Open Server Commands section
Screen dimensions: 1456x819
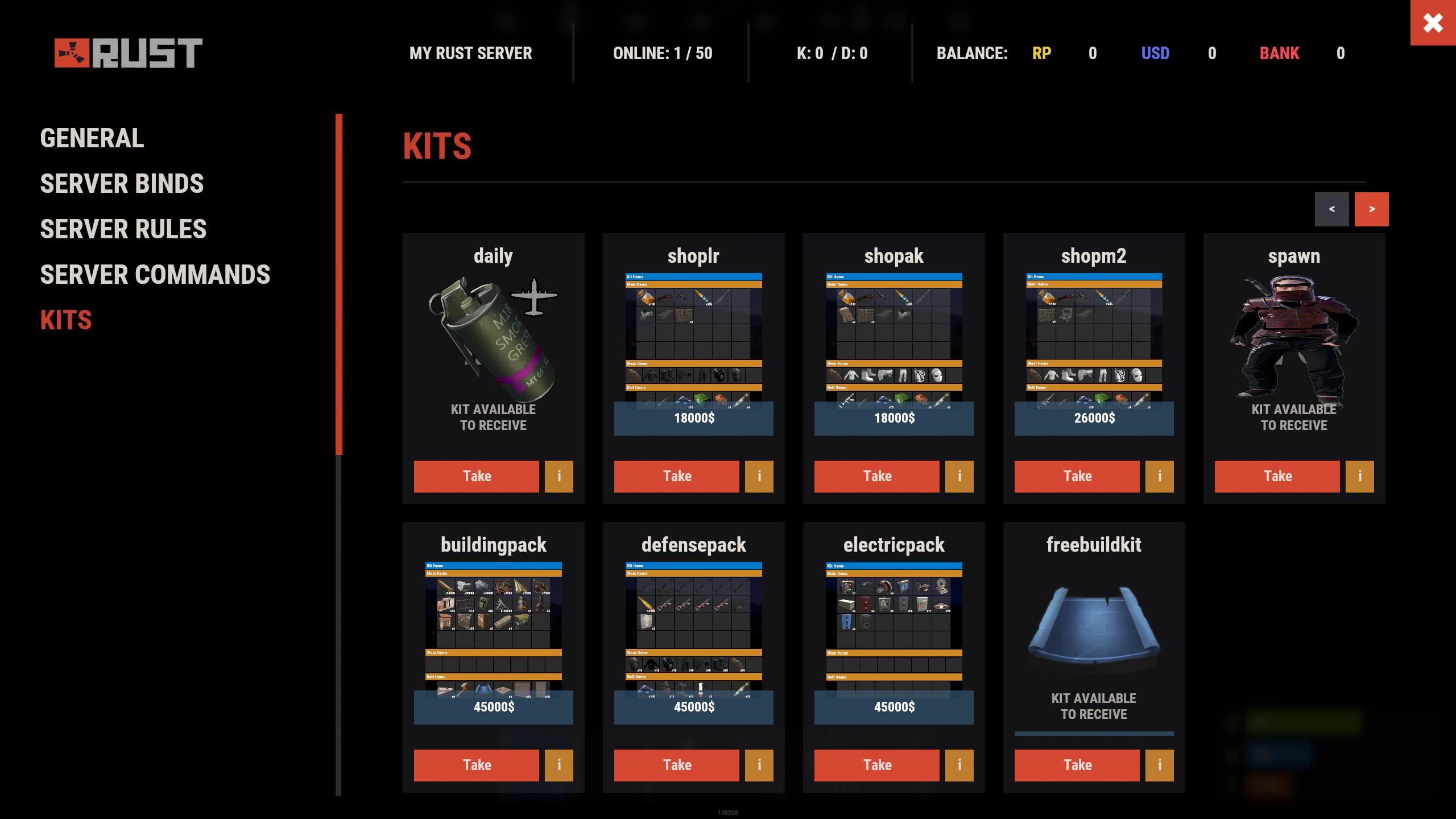[x=155, y=275]
